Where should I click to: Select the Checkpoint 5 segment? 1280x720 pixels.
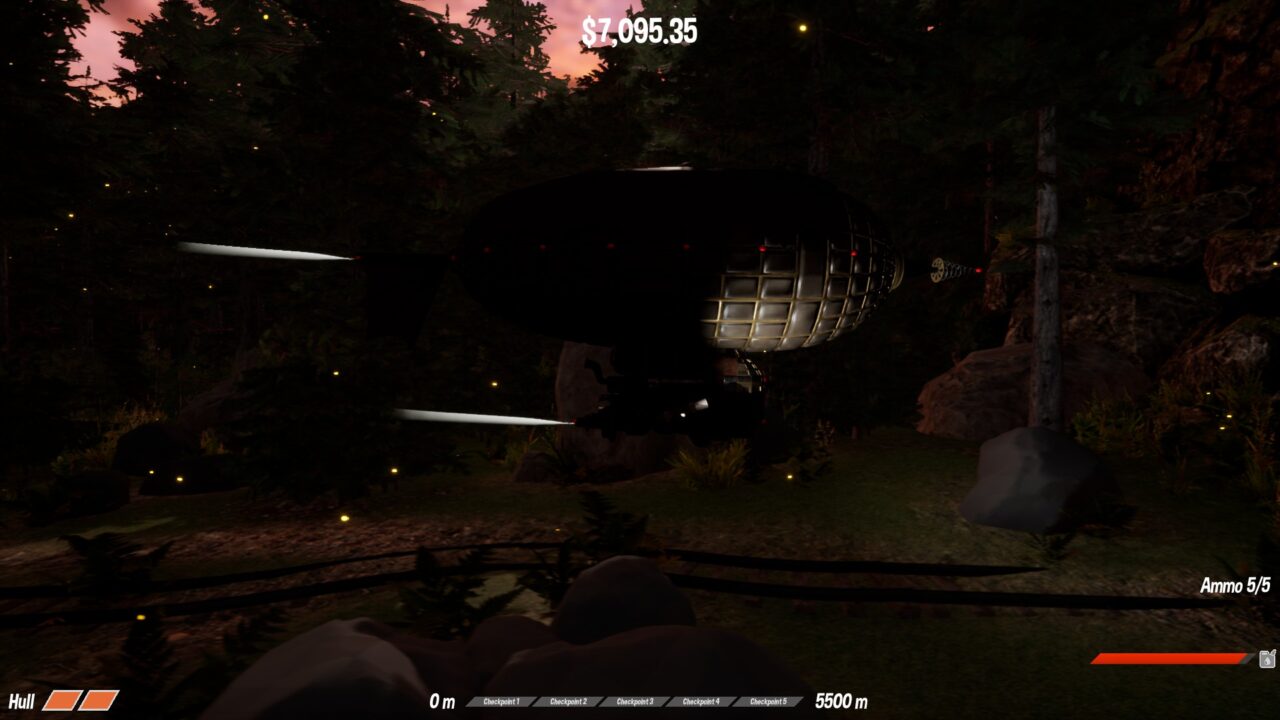coord(768,702)
